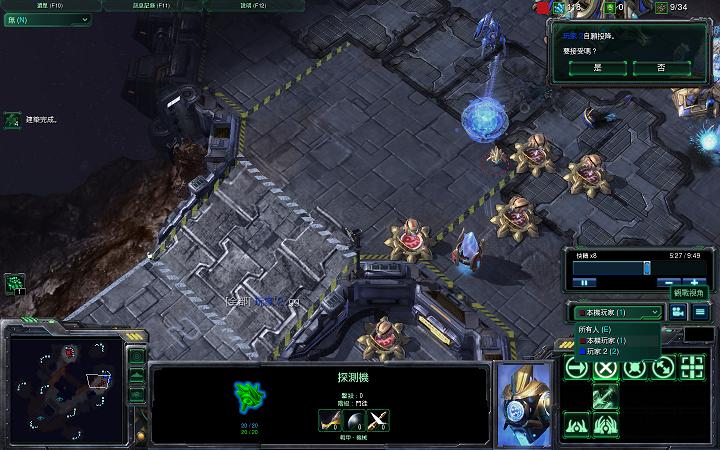Activate the Move command icon
720x450 pixels.
coord(577,368)
